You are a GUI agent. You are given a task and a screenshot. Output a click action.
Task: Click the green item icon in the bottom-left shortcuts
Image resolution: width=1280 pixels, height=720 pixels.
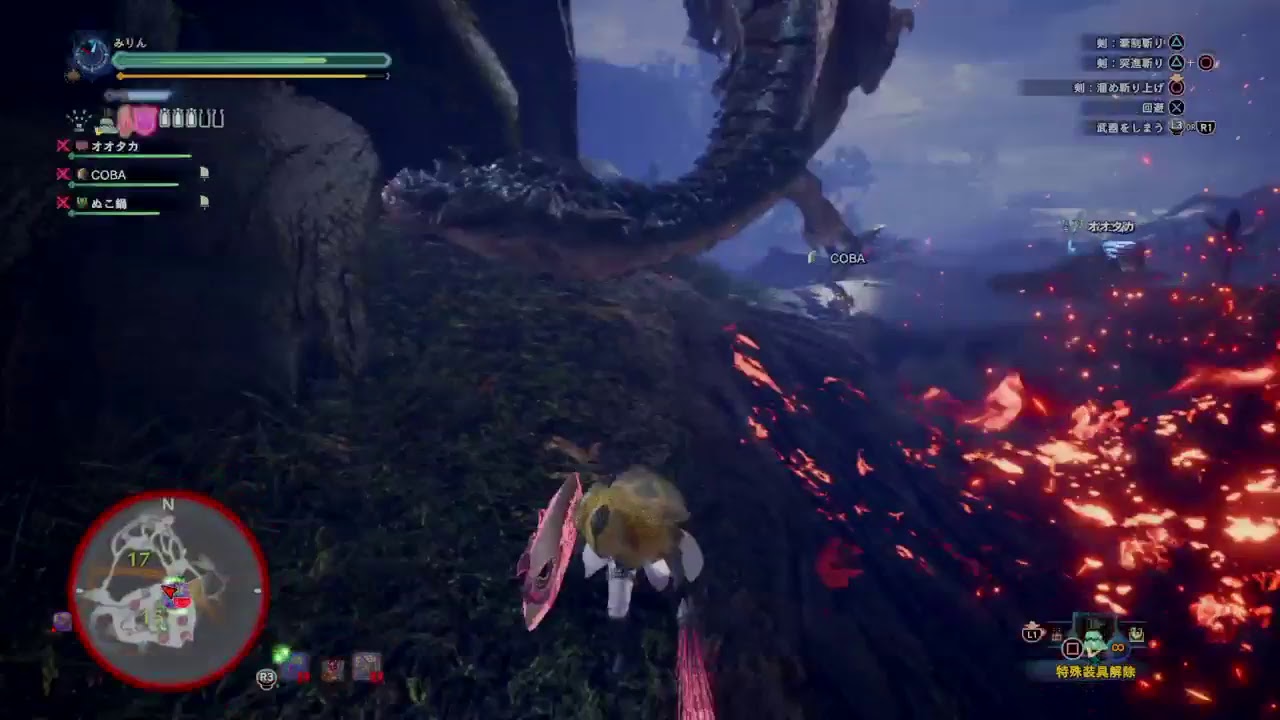pos(281,655)
